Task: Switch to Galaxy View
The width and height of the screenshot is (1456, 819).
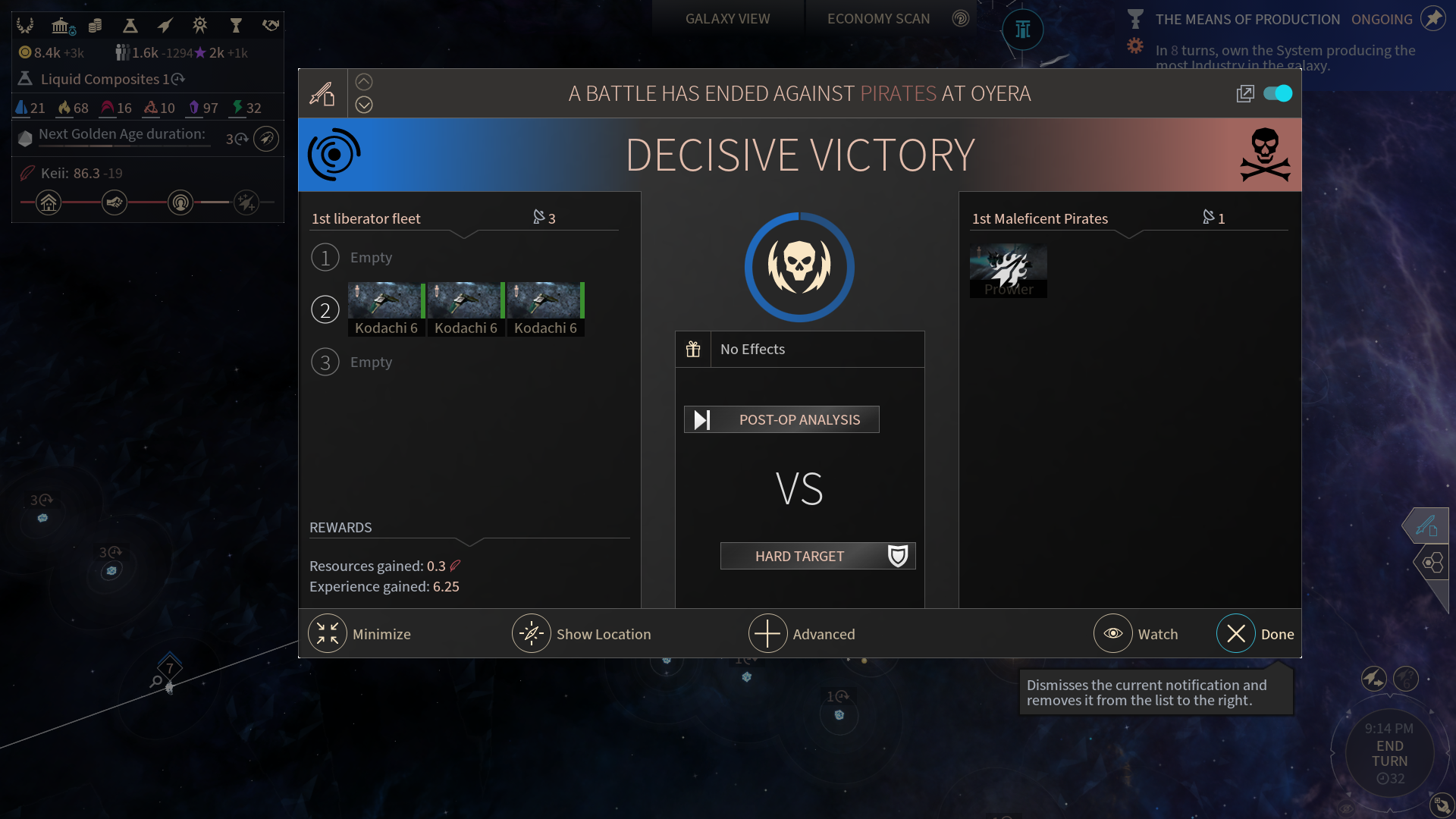Action: click(727, 19)
